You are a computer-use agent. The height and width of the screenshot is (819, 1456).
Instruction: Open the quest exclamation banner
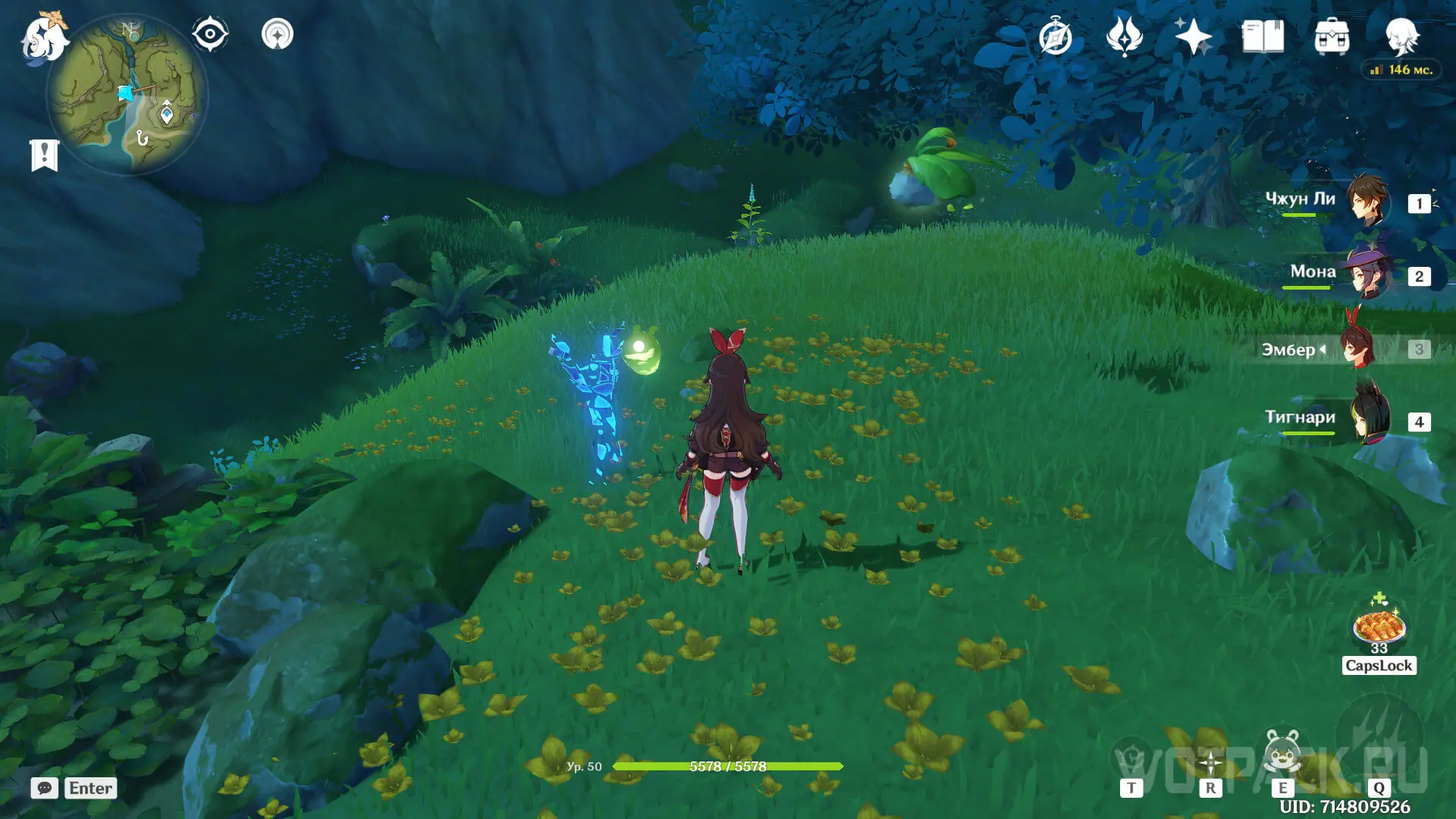coord(44,155)
